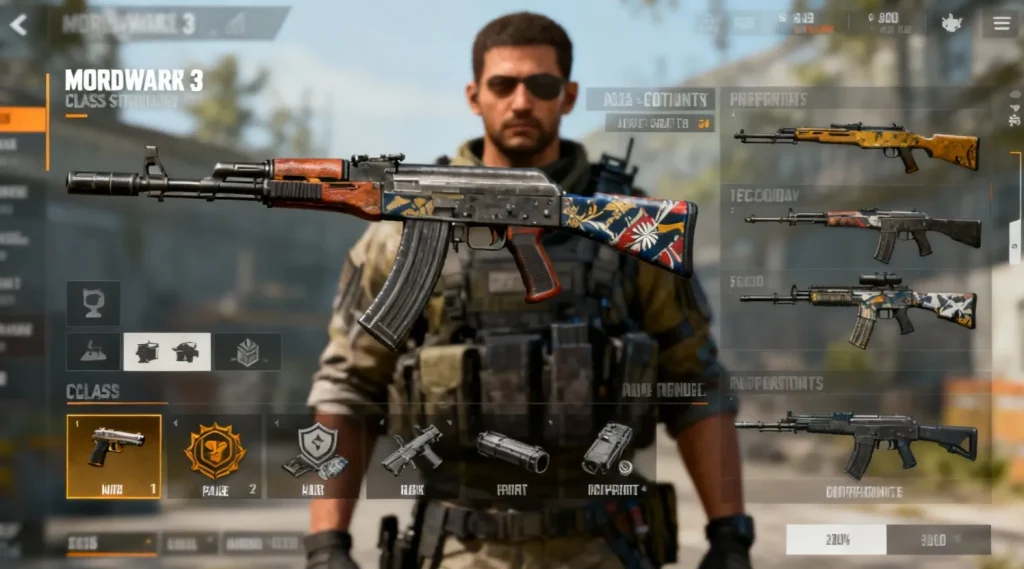Open the cube icon tab
1024x569 pixels.
(x=247, y=352)
